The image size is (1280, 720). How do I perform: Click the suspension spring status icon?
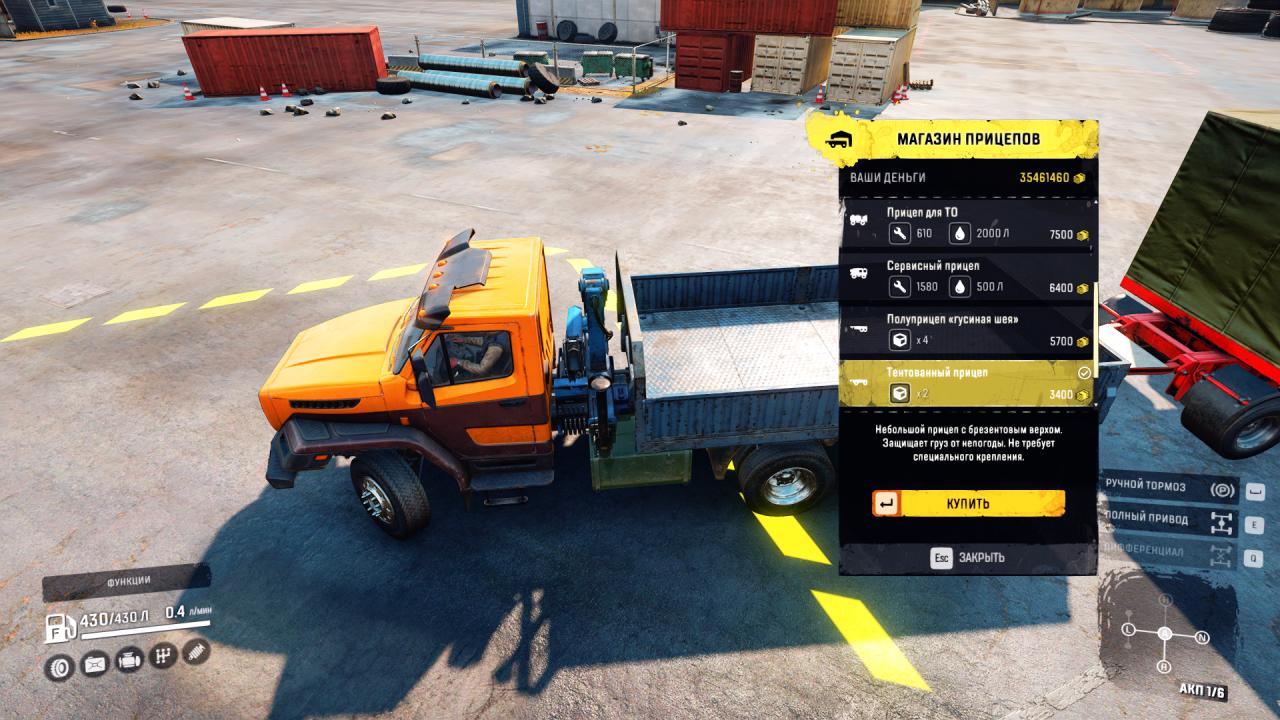pos(195,652)
